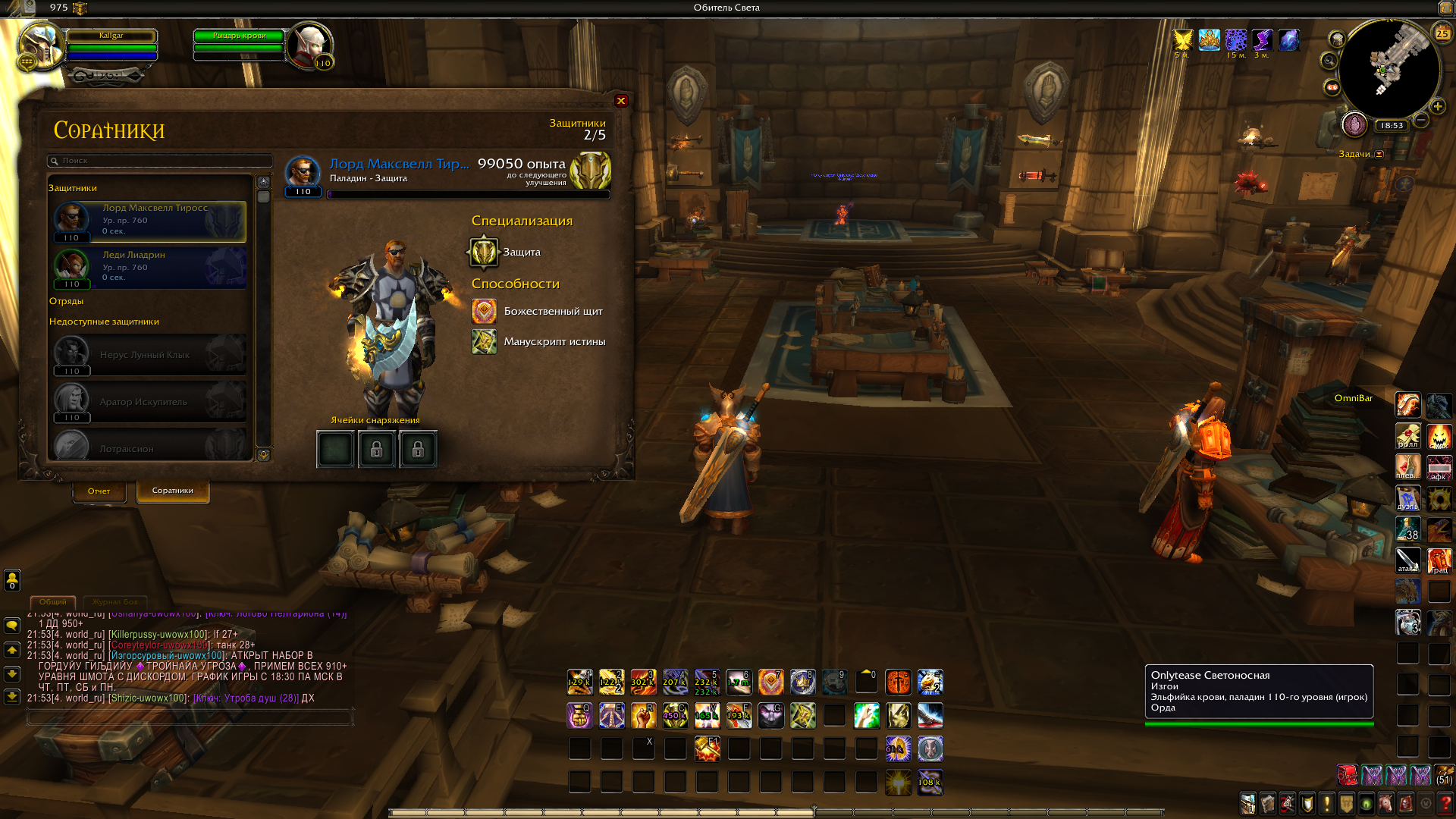Screen dimensions: 1456x819
Task: Select follower Леди Лиадрин in list
Action: point(150,268)
